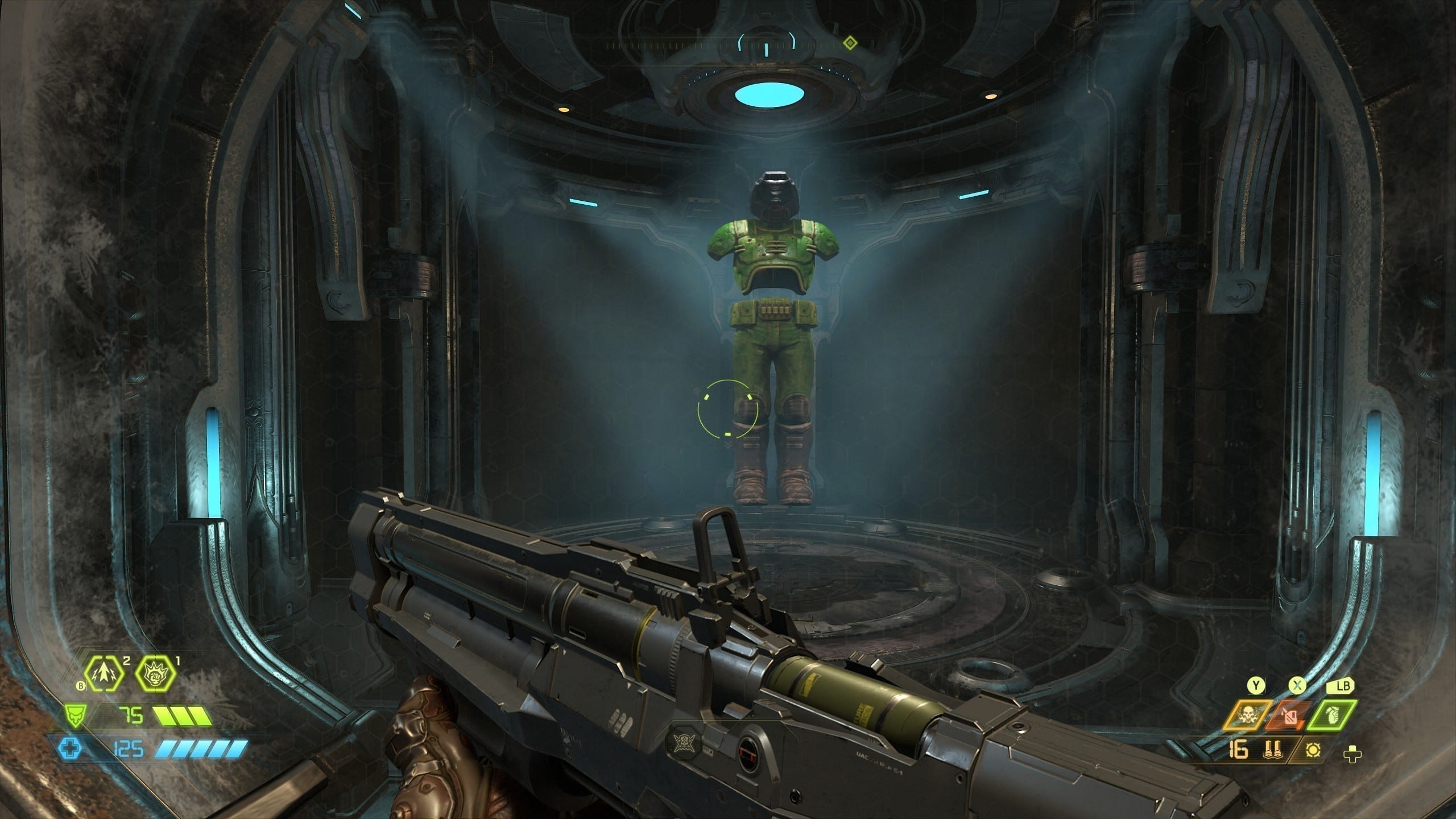The width and height of the screenshot is (1456, 819).
Task: Click the yellow diamond objective marker on compass
Action: (x=850, y=42)
